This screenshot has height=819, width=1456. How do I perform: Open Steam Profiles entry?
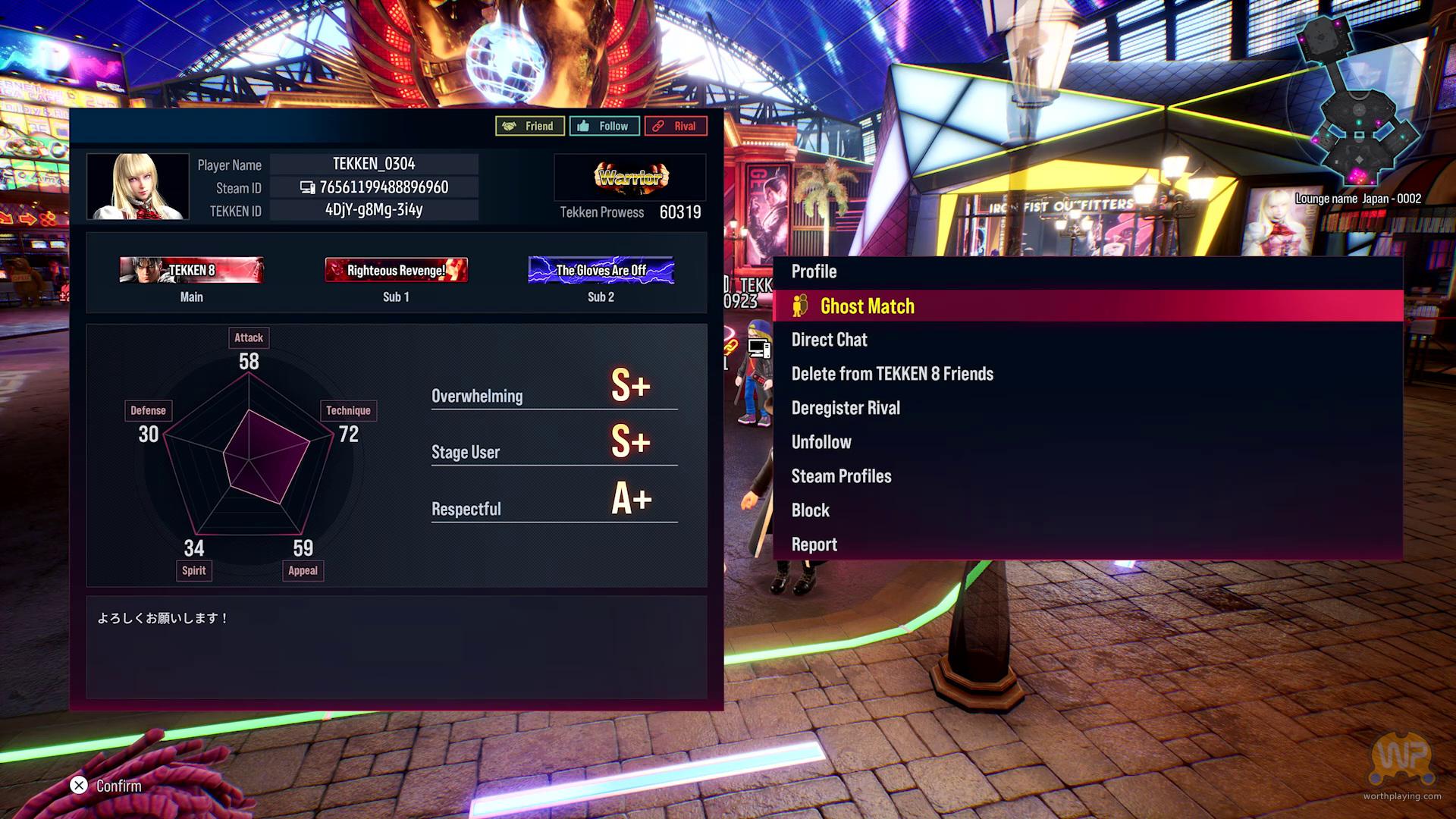pos(841,477)
